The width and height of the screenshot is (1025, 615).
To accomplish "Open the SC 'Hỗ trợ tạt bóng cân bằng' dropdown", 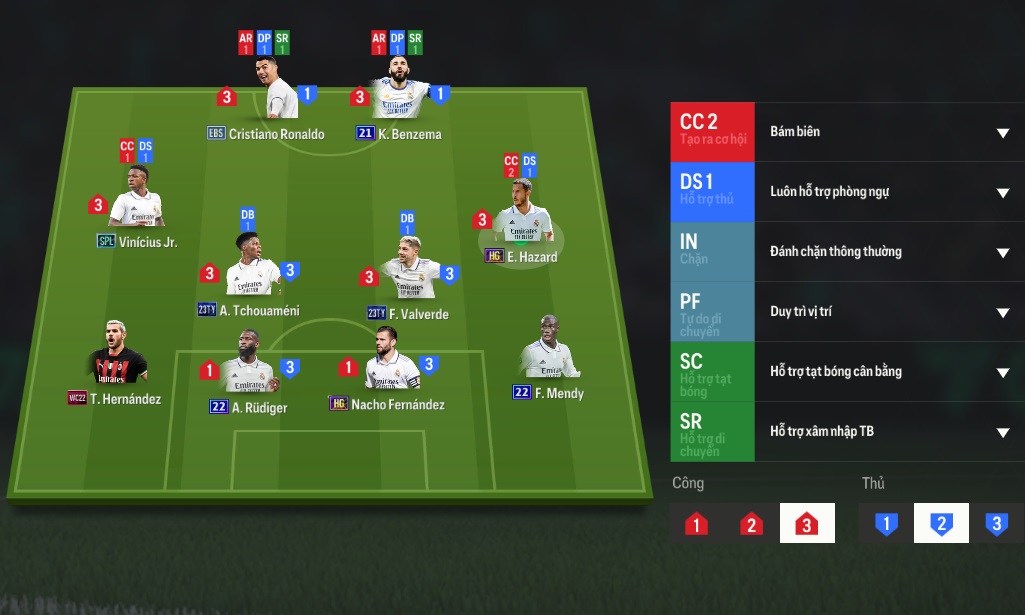I will (1002, 373).
